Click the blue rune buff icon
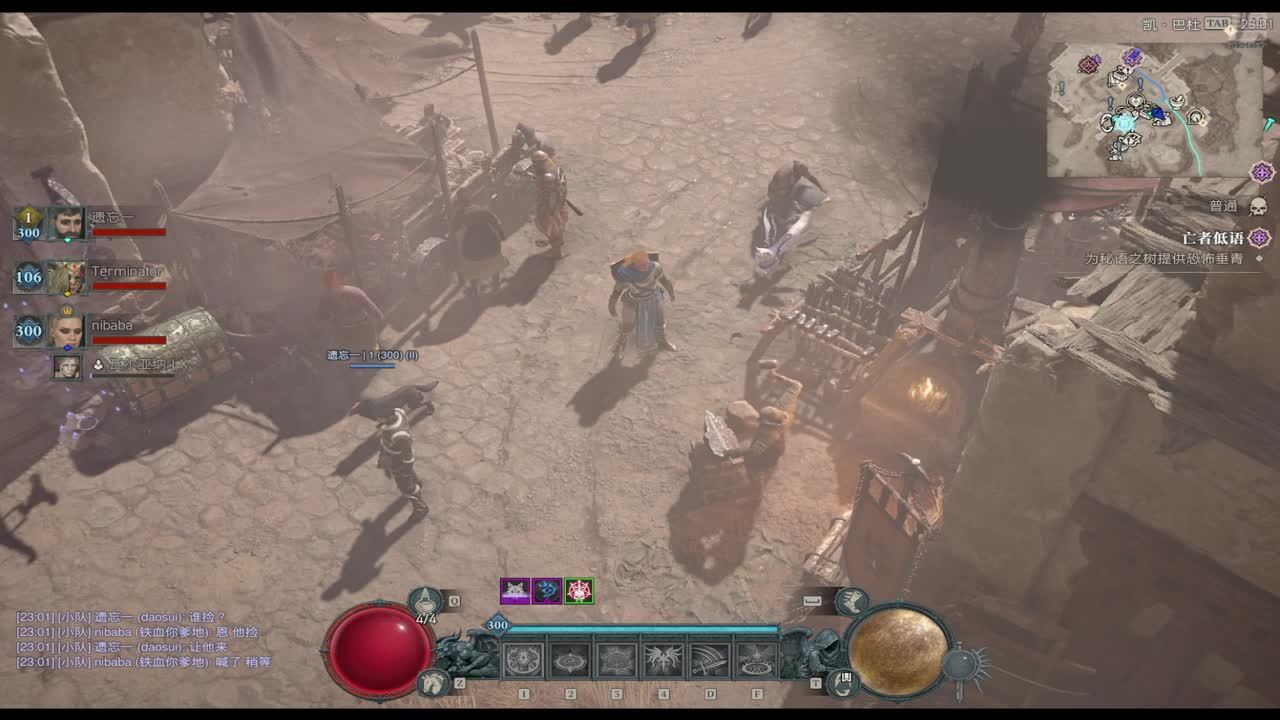The height and width of the screenshot is (720, 1280). pos(547,591)
